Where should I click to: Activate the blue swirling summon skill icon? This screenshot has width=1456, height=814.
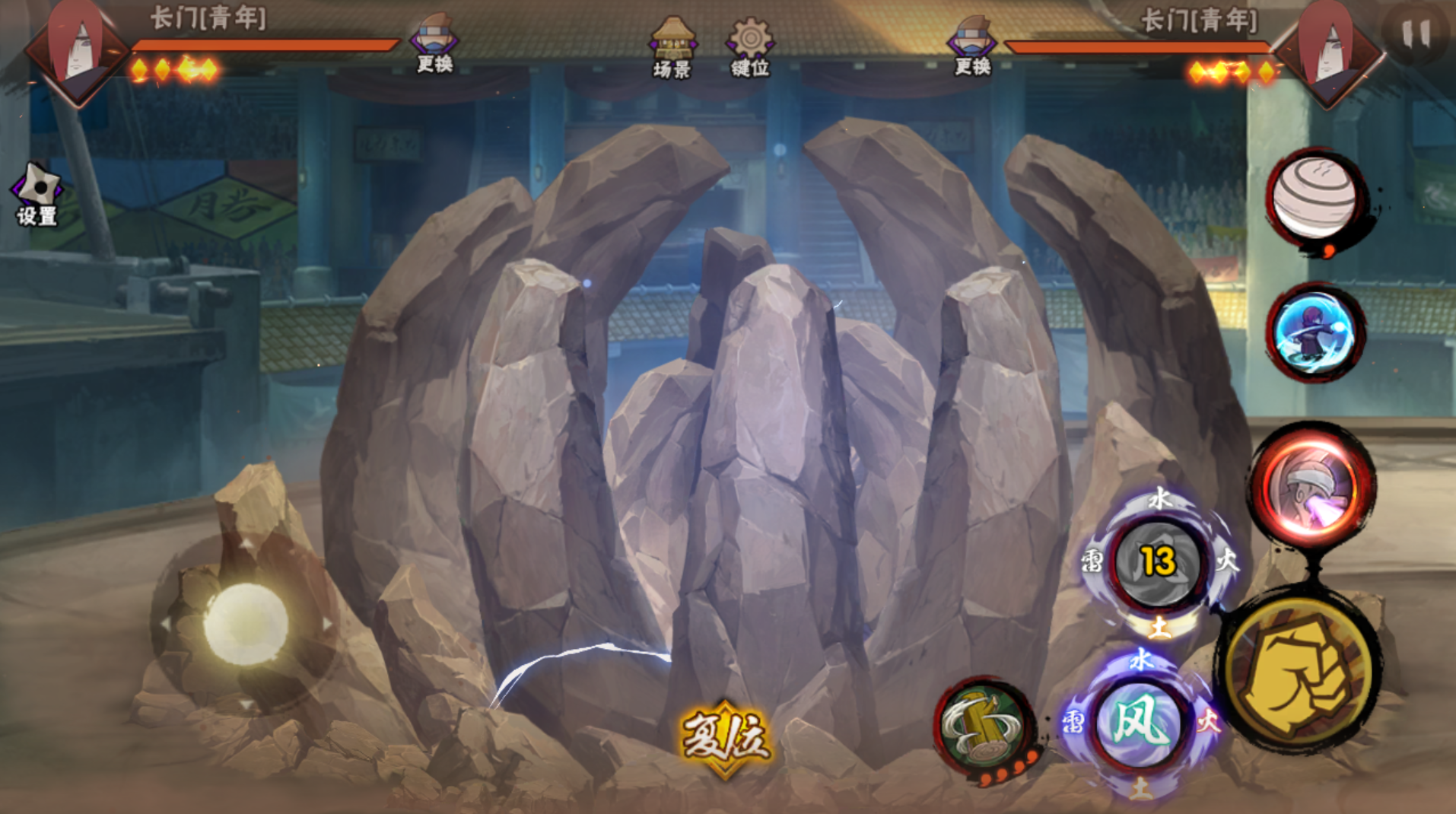point(1315,332)
